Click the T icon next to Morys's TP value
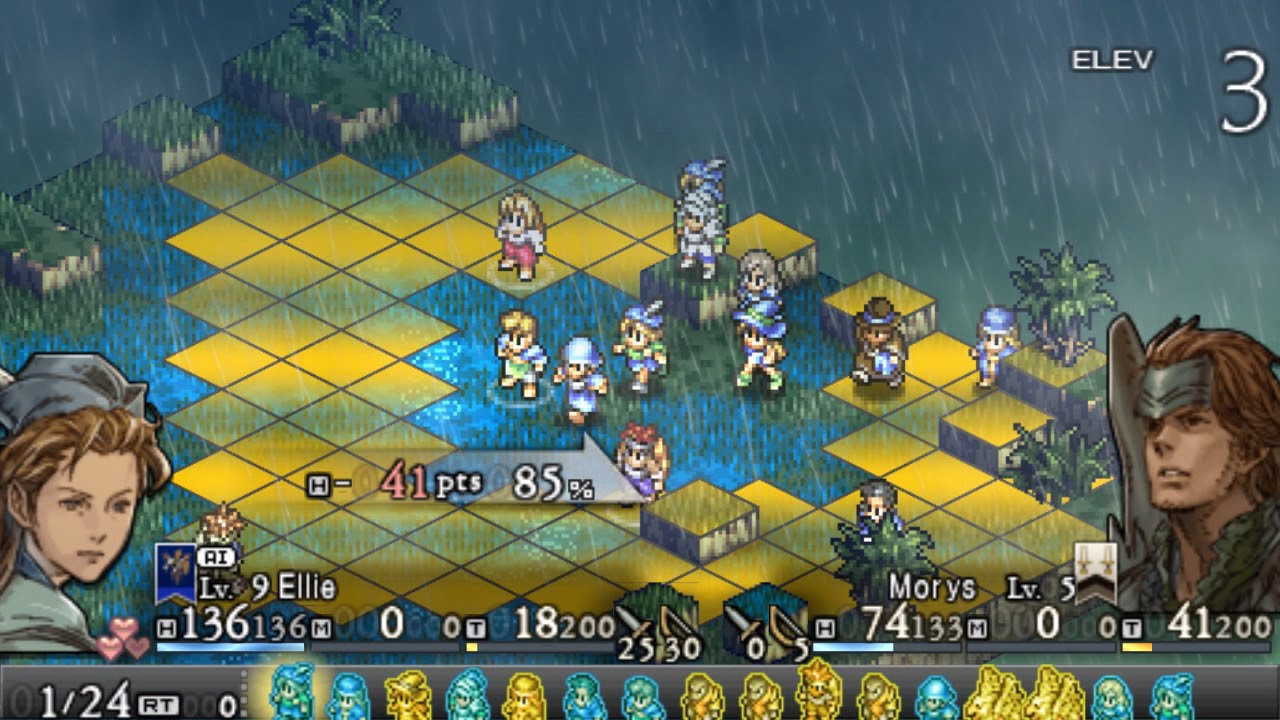The image size is (1280, 720). pos(1133,625)
